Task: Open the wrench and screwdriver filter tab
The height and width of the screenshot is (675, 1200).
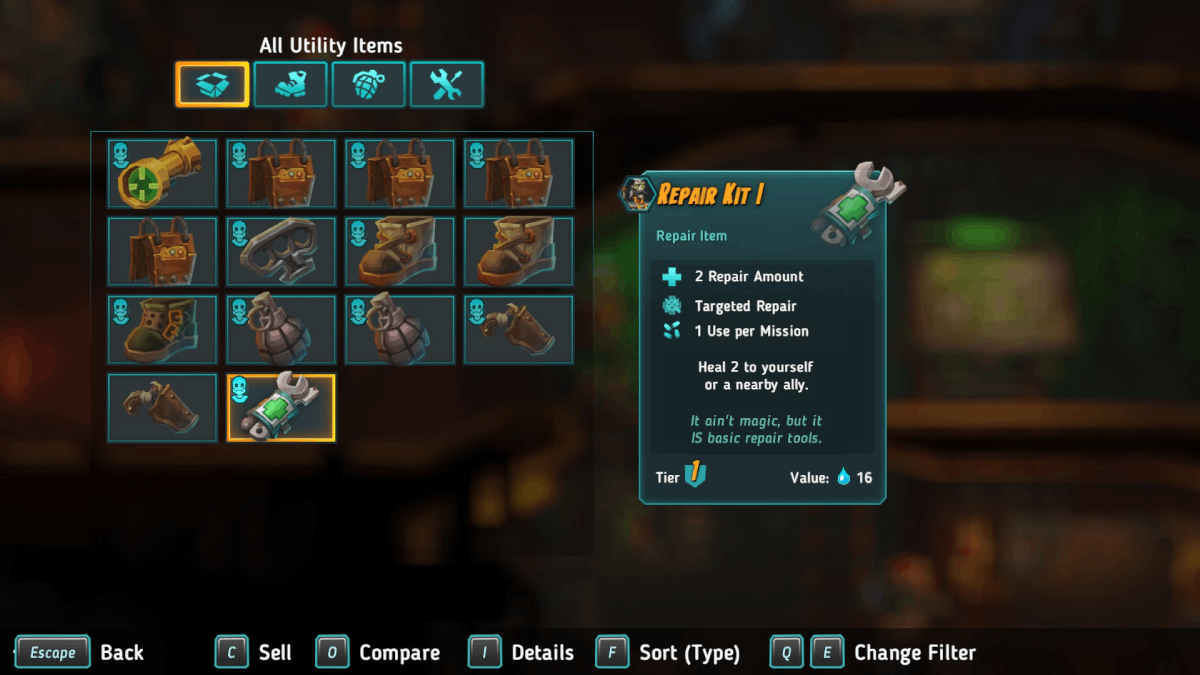Action: 446,84
